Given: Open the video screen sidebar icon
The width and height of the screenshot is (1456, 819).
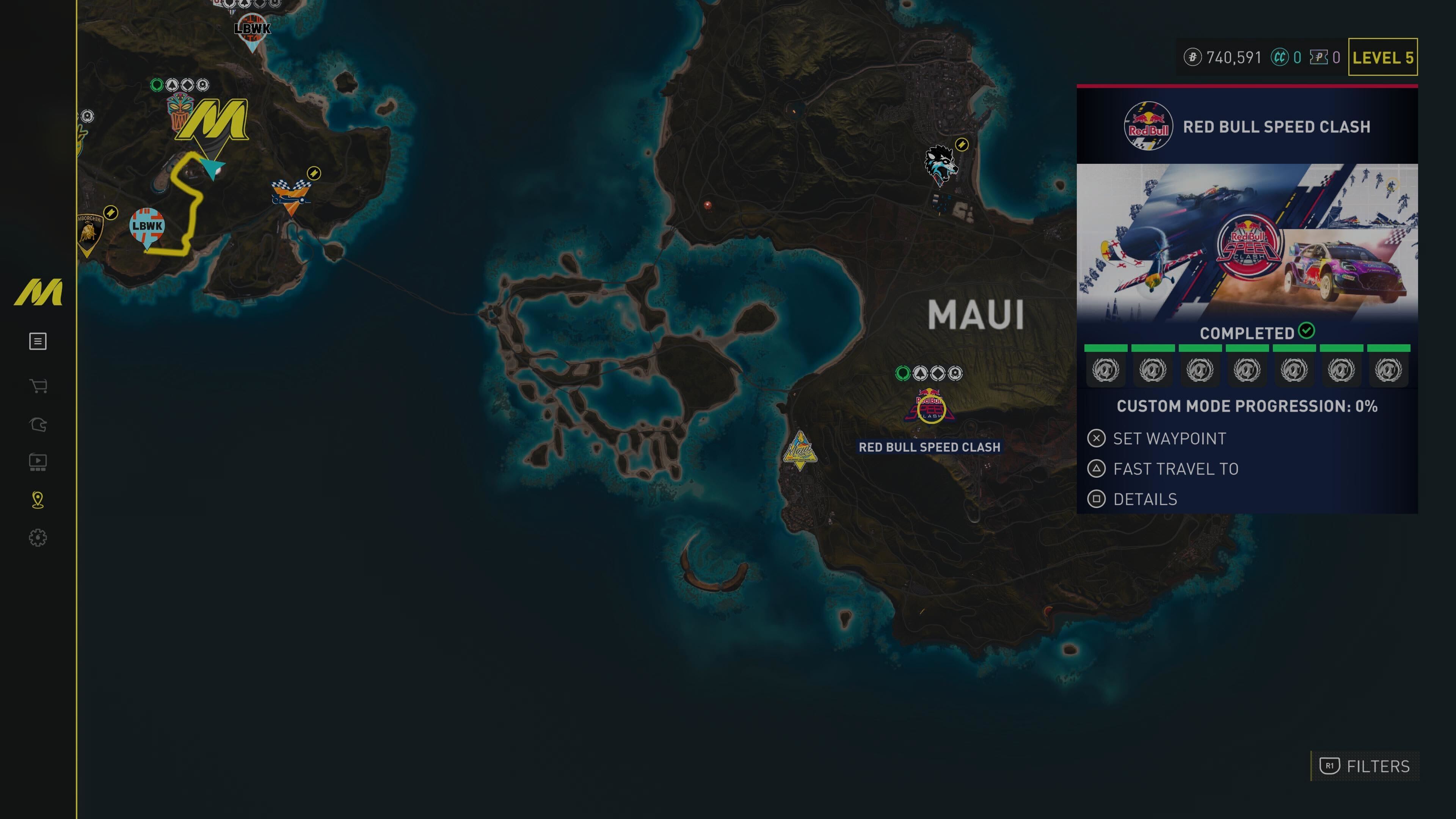Looking at the screenshot, I should pos(38,462).
